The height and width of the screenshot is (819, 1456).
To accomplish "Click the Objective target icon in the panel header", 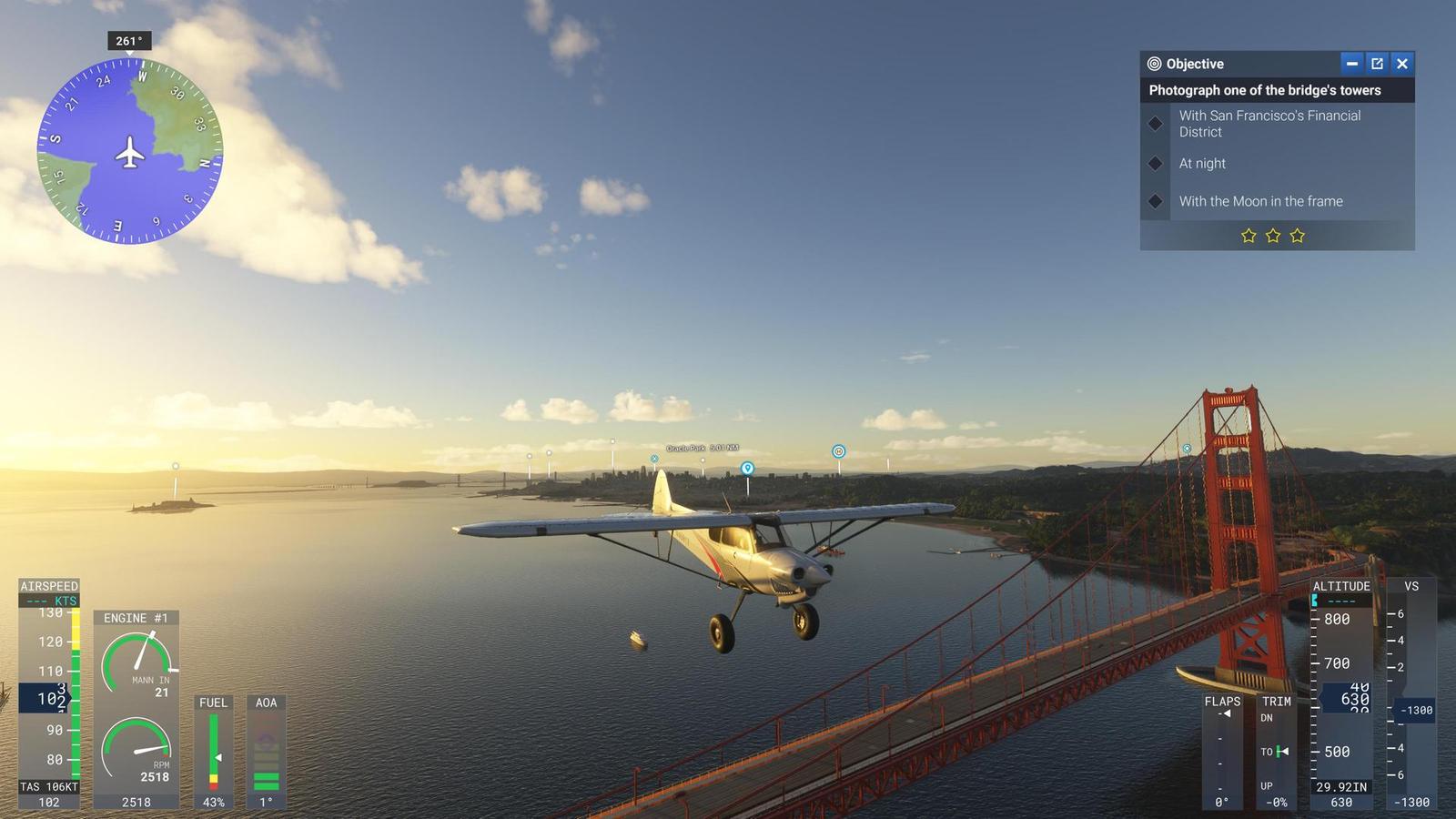I will point(1154,64).
